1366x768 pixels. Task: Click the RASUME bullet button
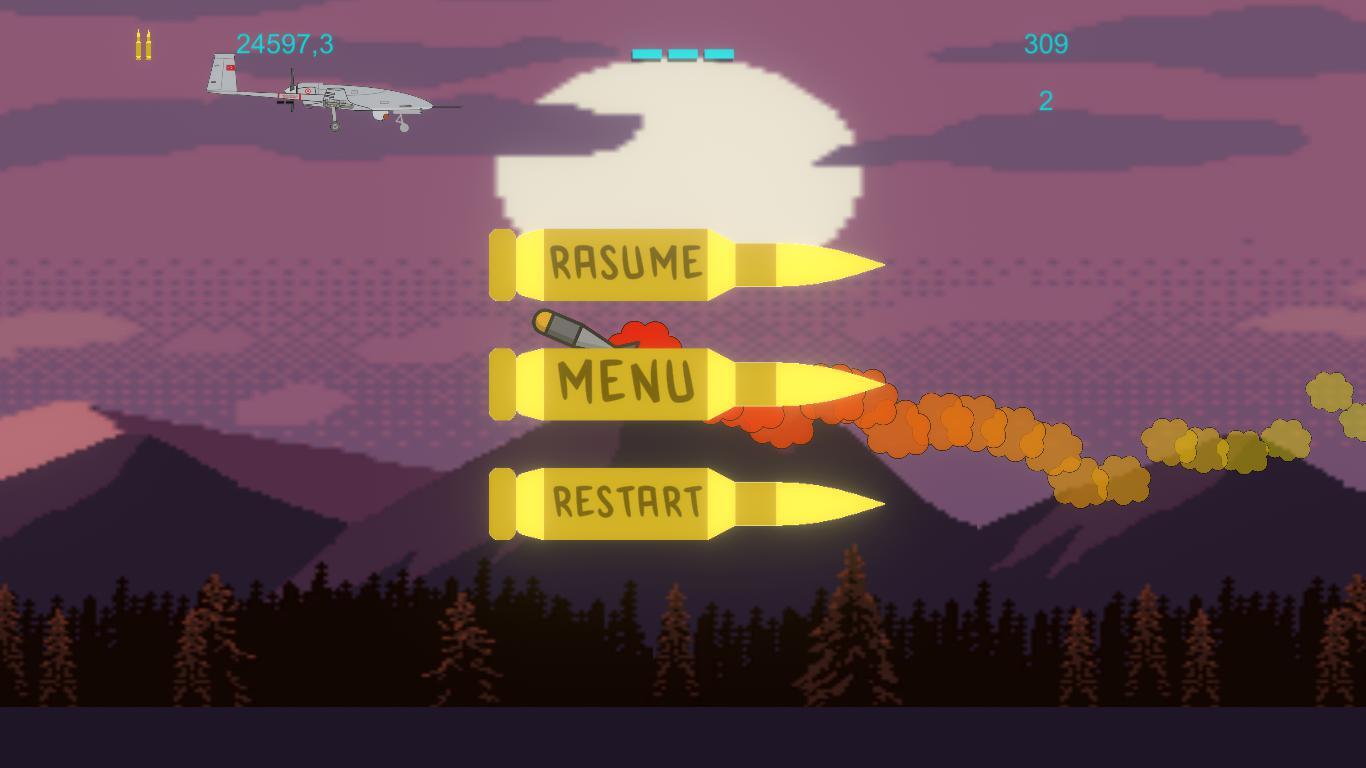pyautogui.click(x=627, y=265)
